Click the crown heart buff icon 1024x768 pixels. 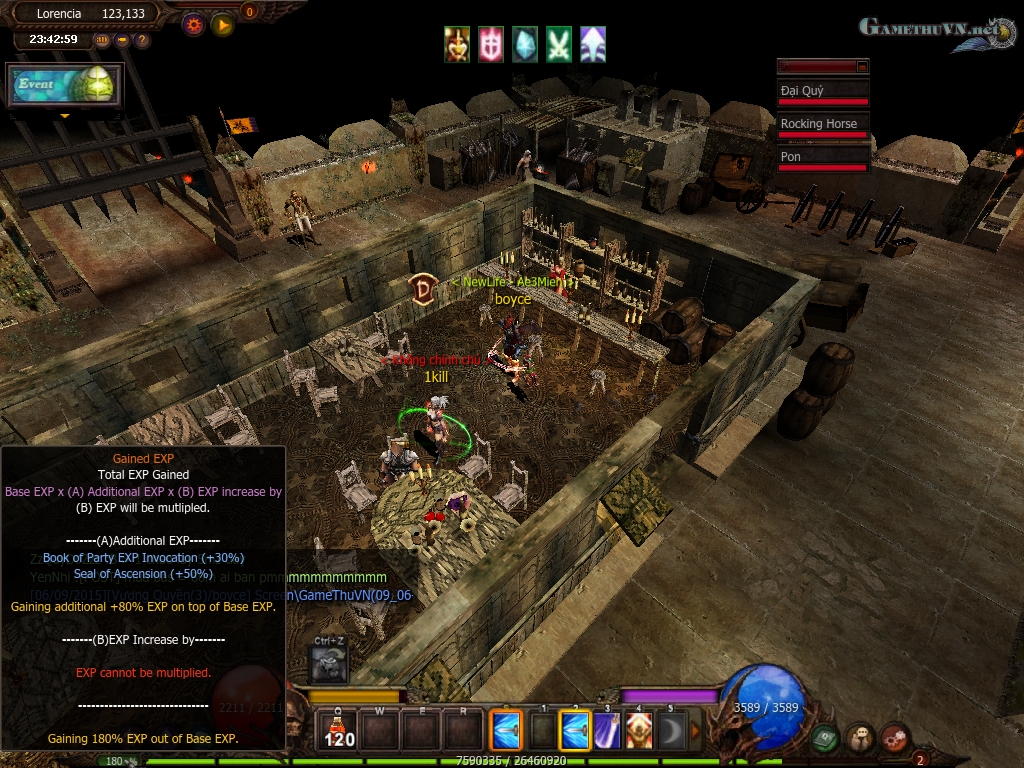point(458,44)
